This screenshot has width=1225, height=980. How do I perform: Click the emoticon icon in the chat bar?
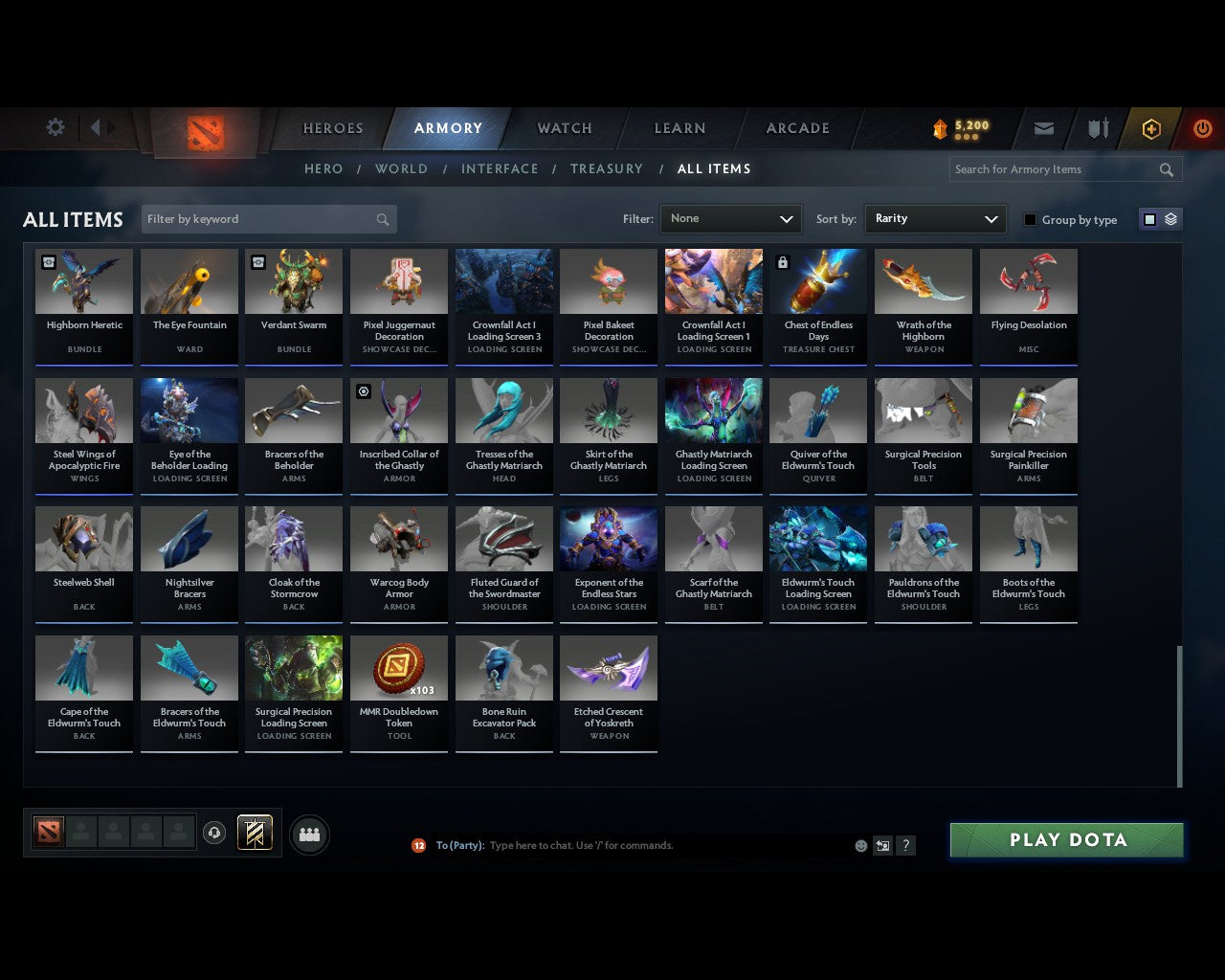[859, 845]
